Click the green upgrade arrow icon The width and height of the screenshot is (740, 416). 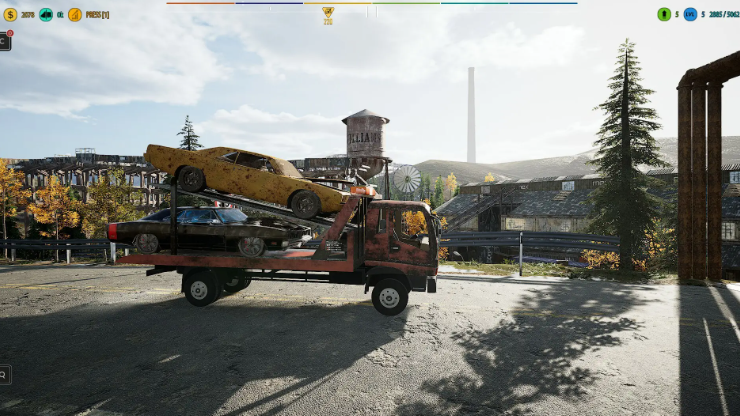click(664, 15)
